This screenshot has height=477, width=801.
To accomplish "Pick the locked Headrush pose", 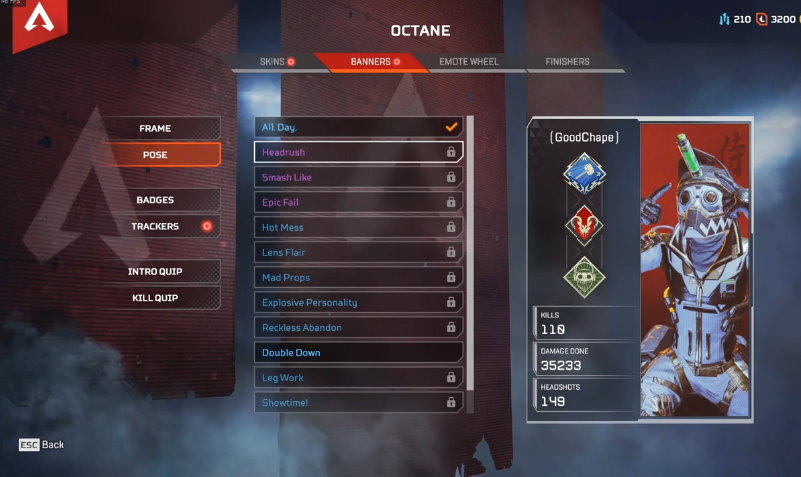I will coord(358,152).
